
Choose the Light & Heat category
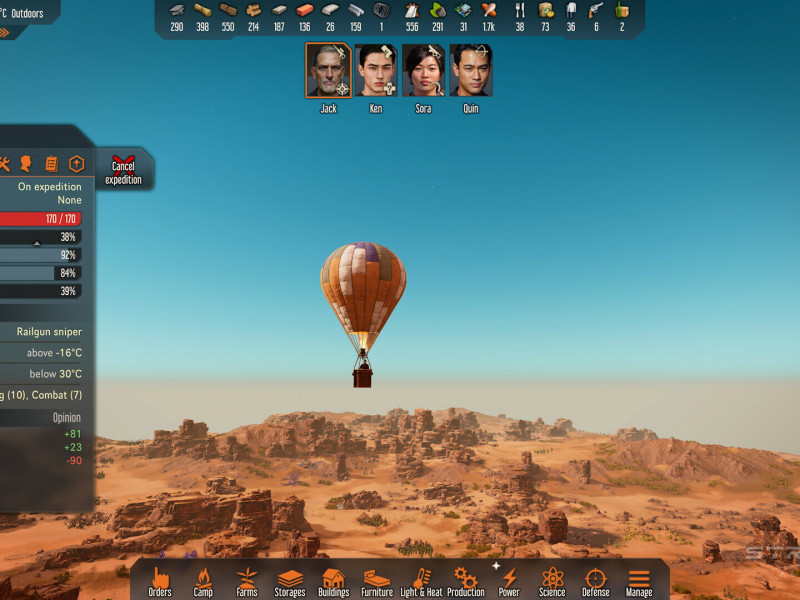coord(421,580)
